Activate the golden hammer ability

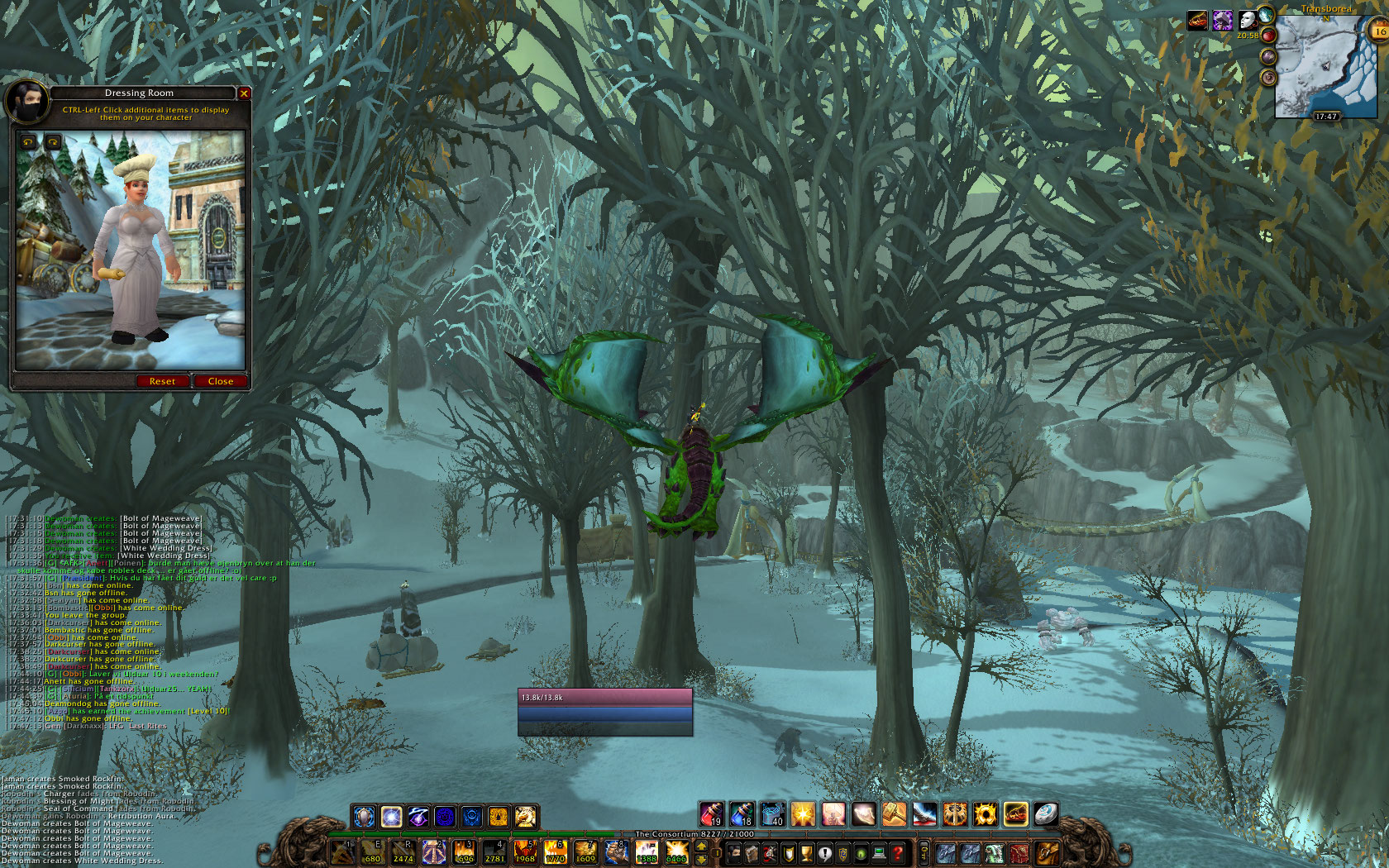[x=894, y=814]
